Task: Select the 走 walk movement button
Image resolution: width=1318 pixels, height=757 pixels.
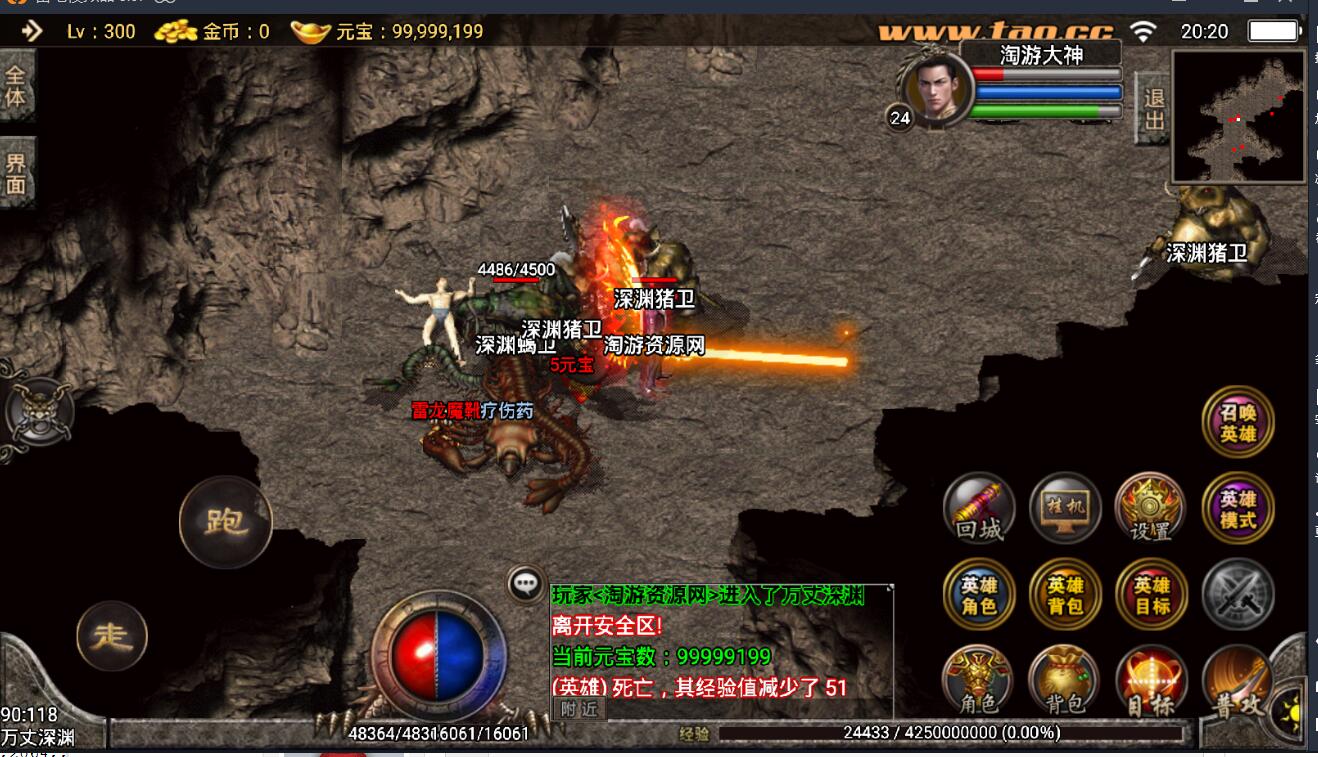Action: [x=112, y=636]
